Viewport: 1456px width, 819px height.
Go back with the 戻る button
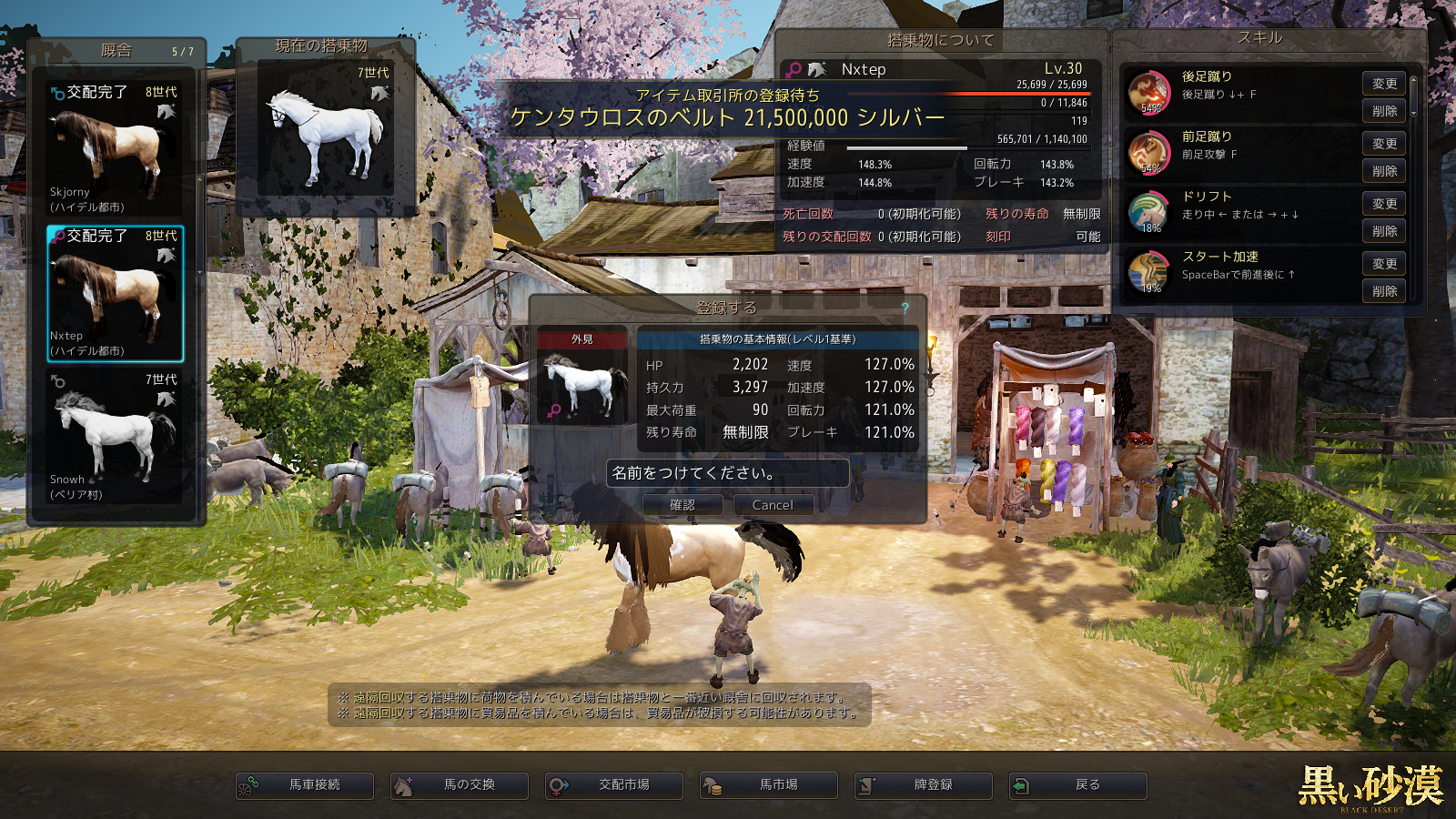tap(1078, 785)
